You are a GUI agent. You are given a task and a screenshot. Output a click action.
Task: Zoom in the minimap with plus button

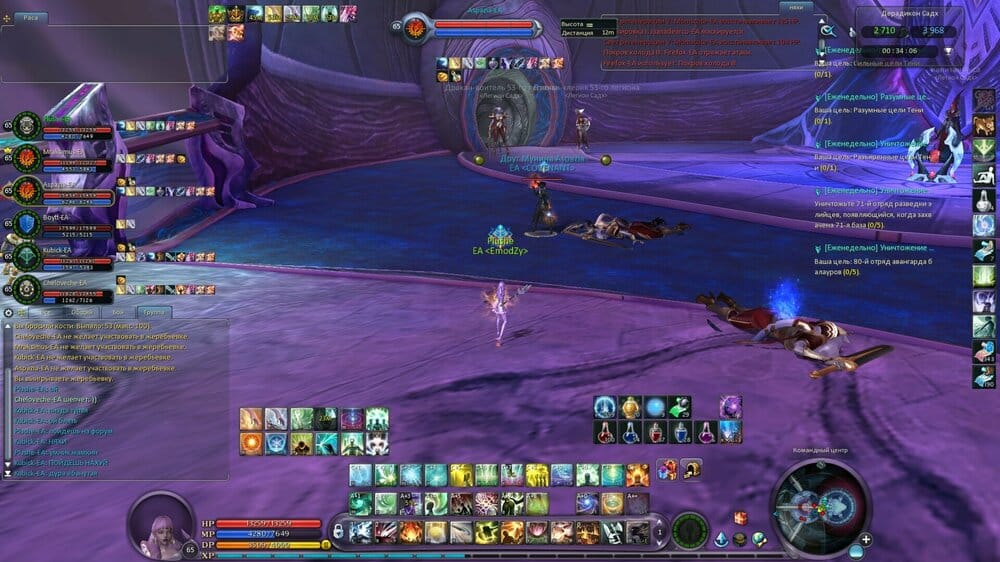click(865, 540)
